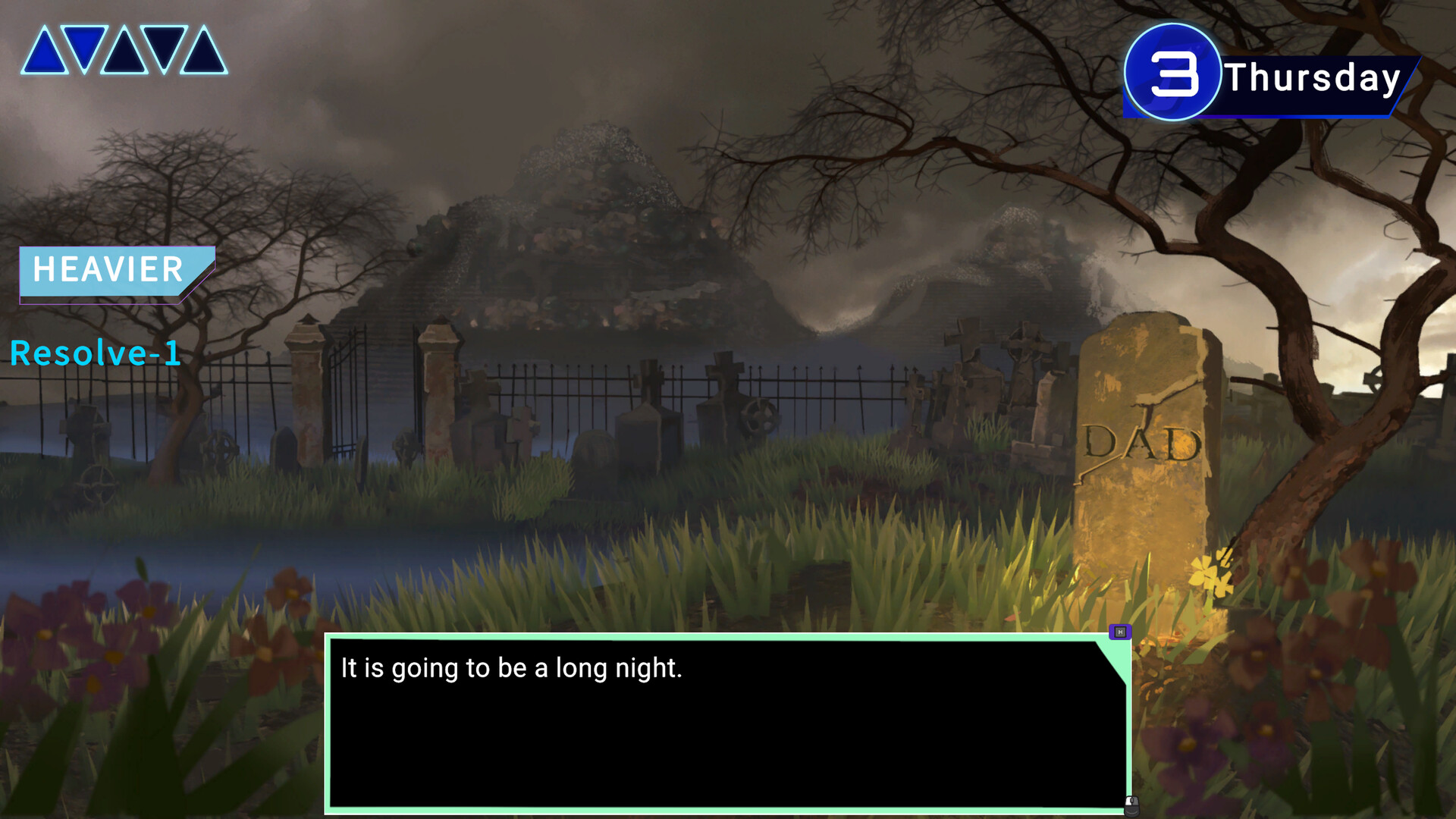Click the line "It is going to be a long night."
This screenshot has height=819, width=1456.
[x=513, y=669]
